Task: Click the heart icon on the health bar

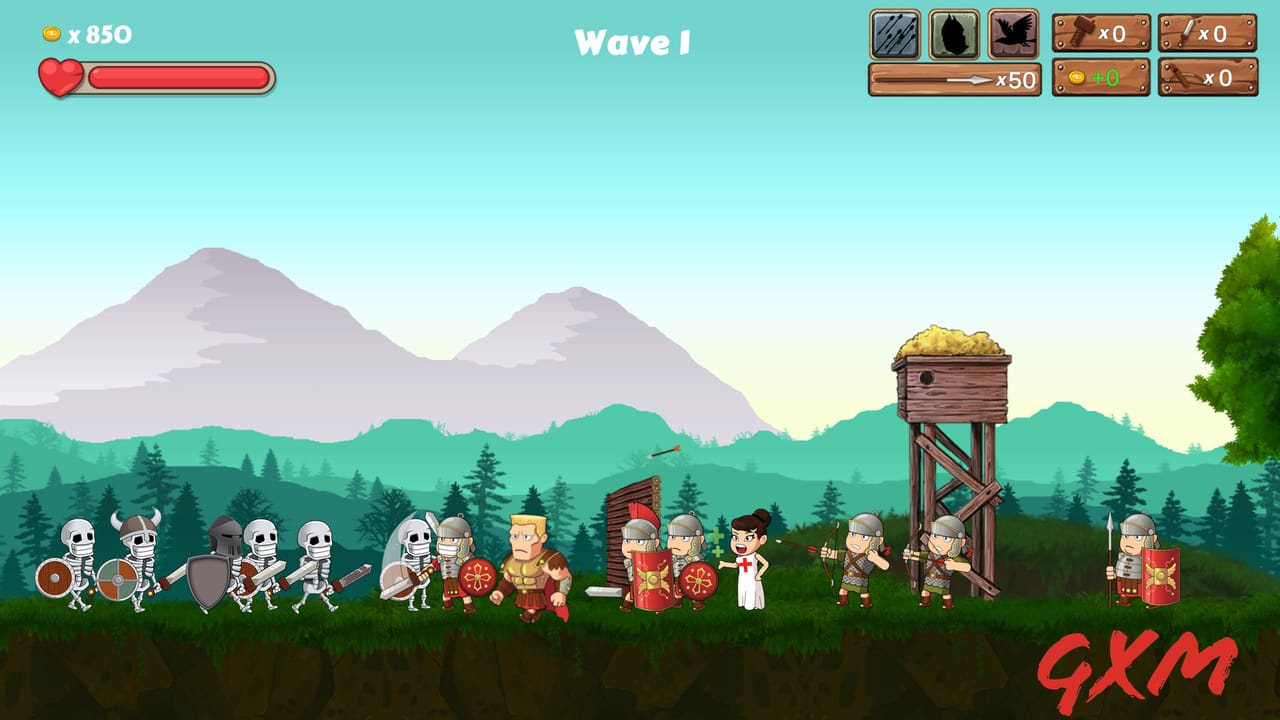Action: coord(62,74)
